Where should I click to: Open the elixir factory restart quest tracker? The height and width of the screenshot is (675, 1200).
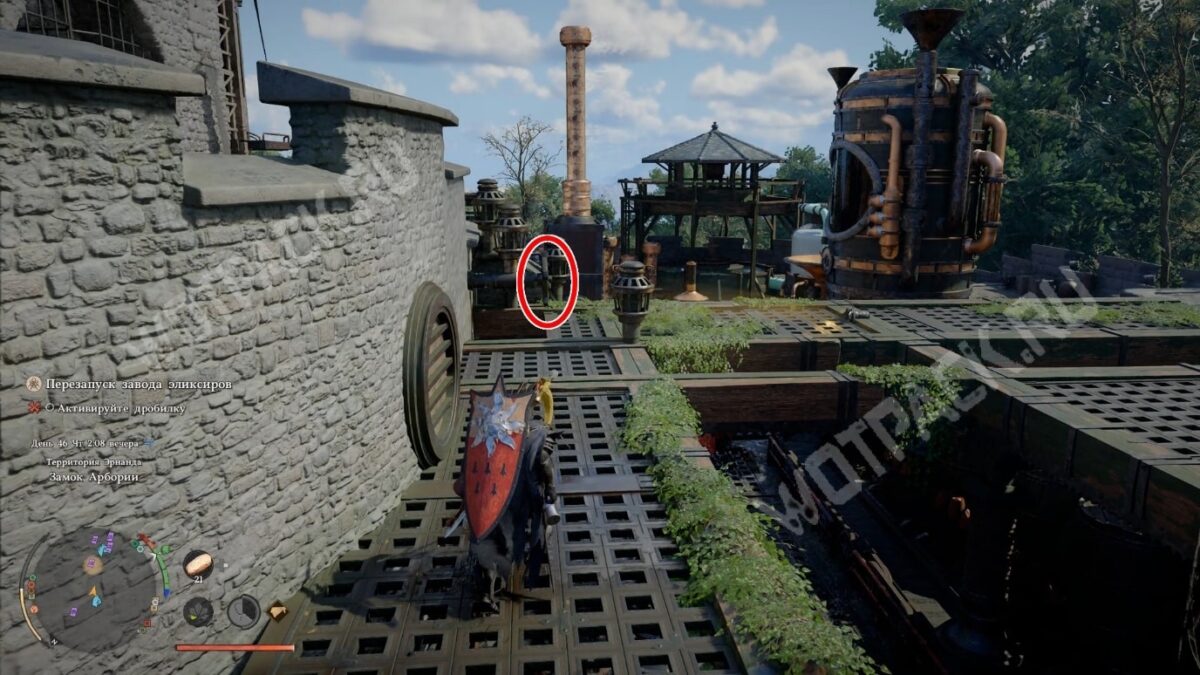coord(138,384)
